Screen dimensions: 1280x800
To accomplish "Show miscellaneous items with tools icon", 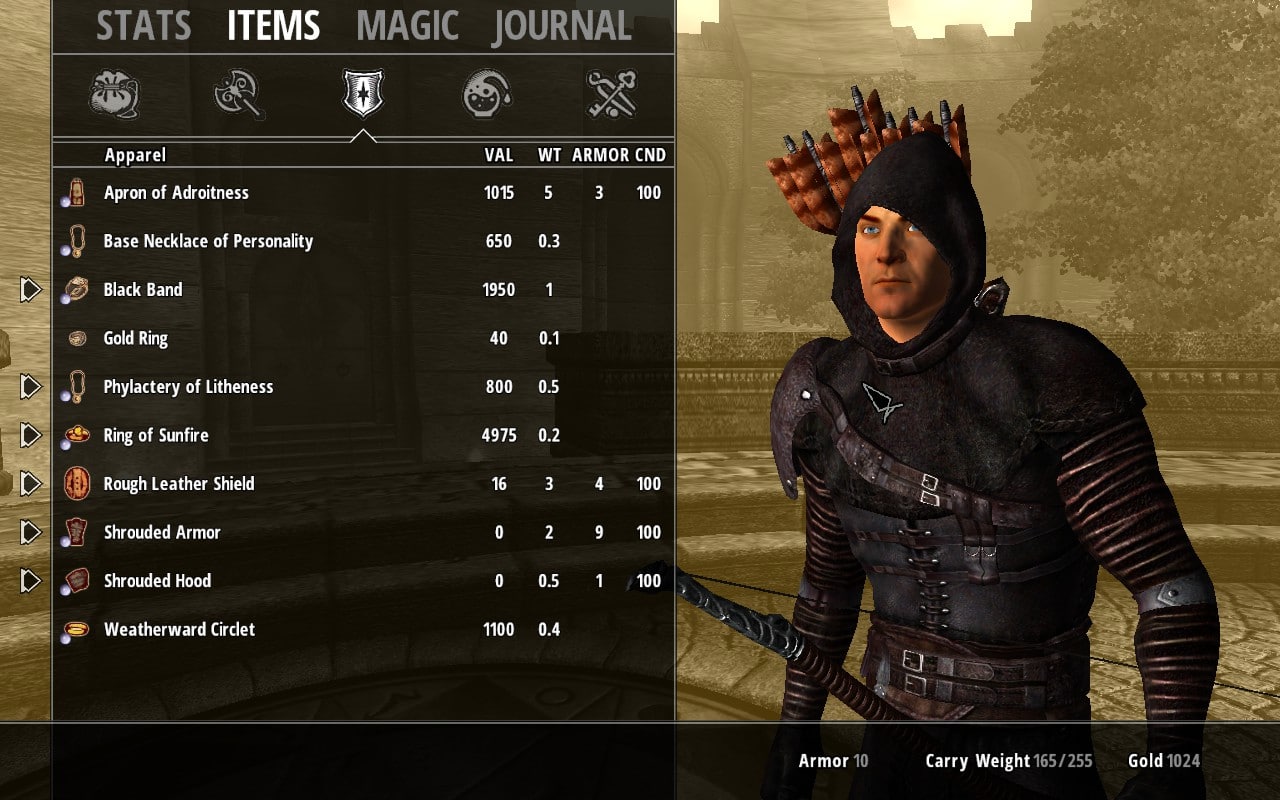I will [612, 94].
